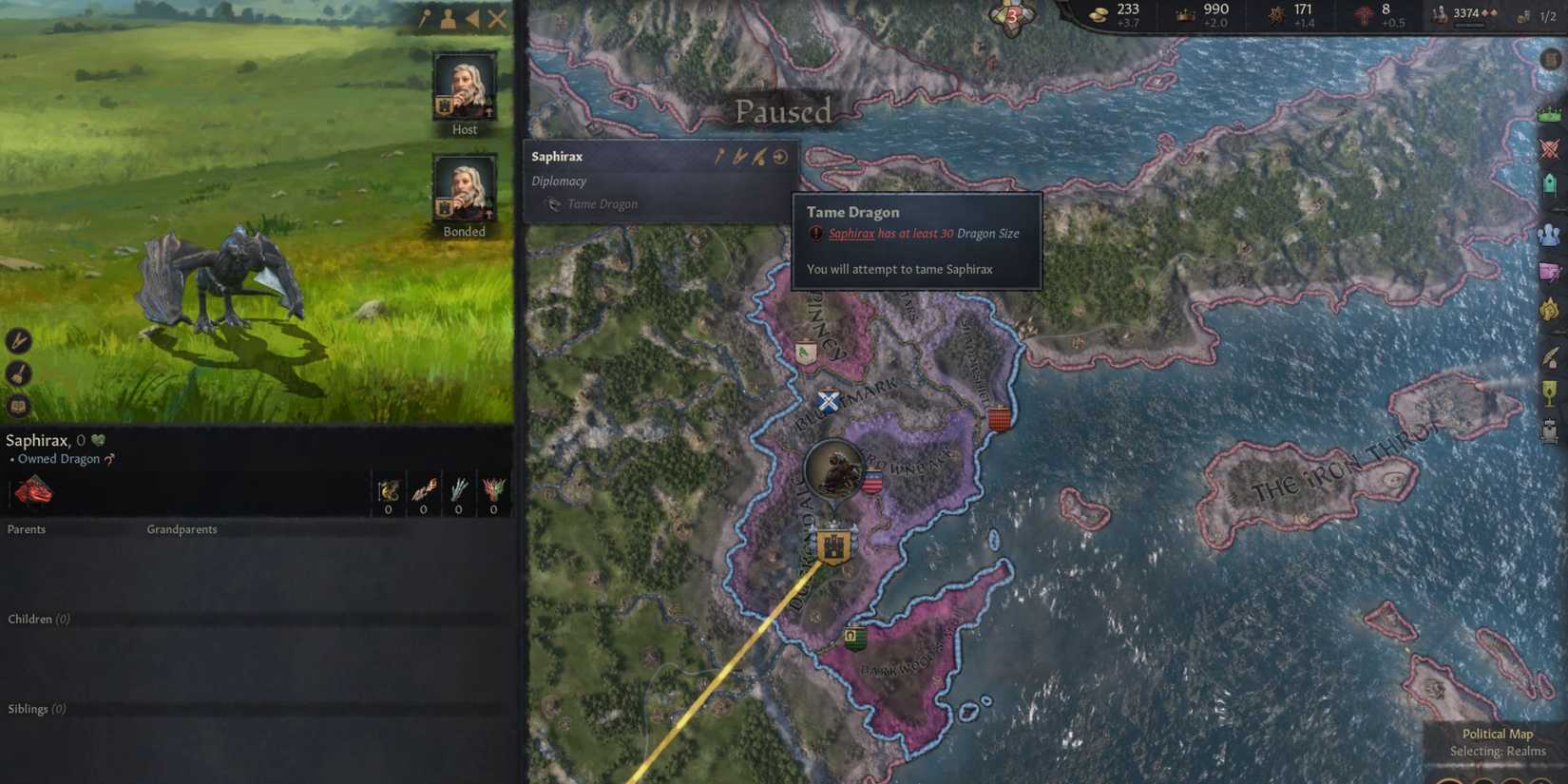Image resolution: width=1568 pixels, height=784 pixels.
Task: Expand the Parents family tree section
Action: click(x=27, y=529)
